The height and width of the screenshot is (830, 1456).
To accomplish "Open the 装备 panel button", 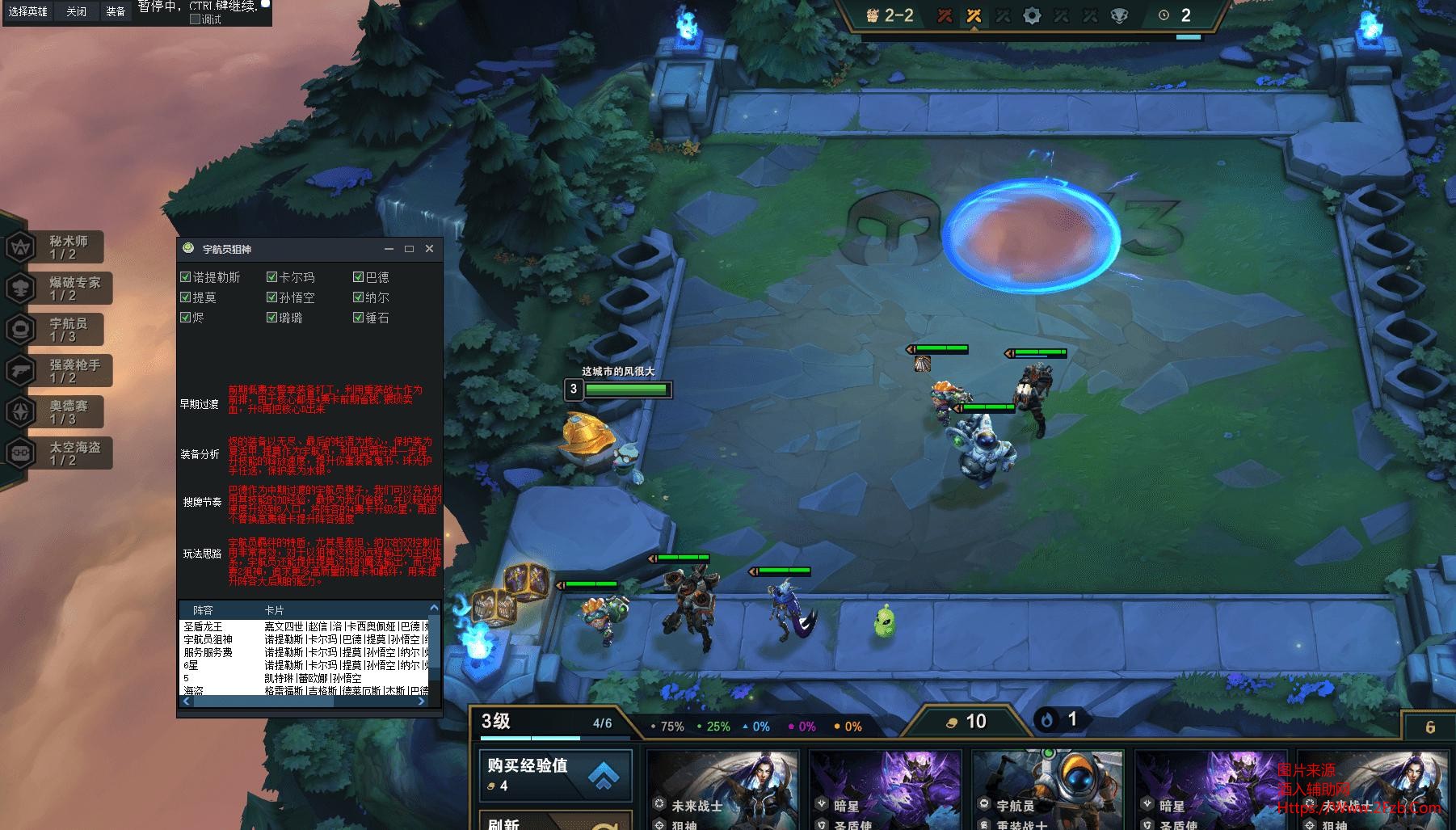I will pos(116,12).
